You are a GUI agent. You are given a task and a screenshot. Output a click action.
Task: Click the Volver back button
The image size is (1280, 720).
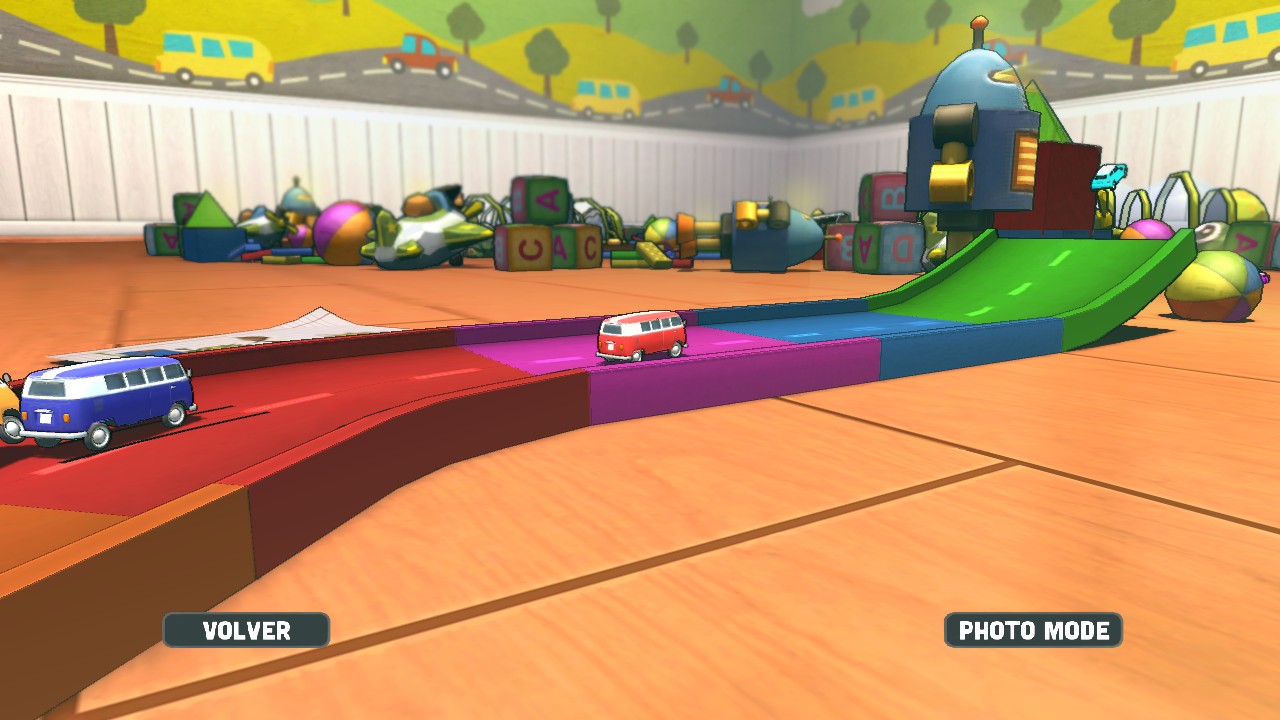[x=246, y=630]
